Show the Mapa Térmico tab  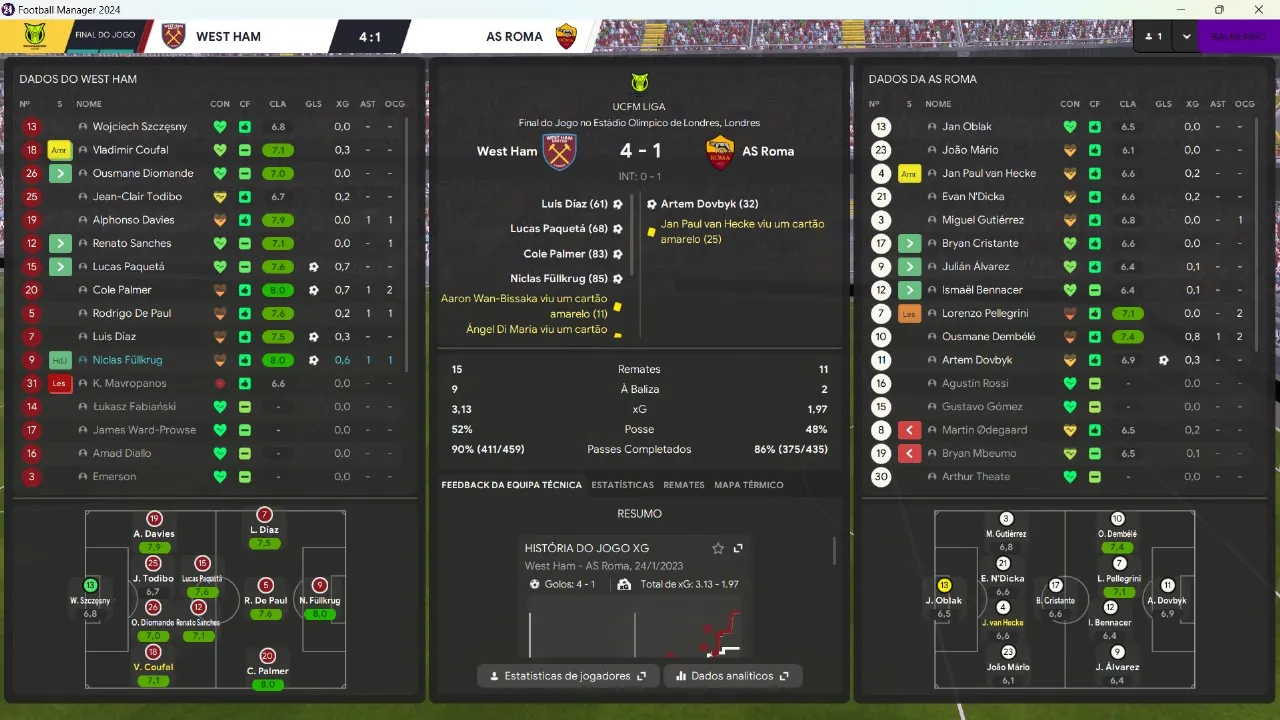(749, 485)
